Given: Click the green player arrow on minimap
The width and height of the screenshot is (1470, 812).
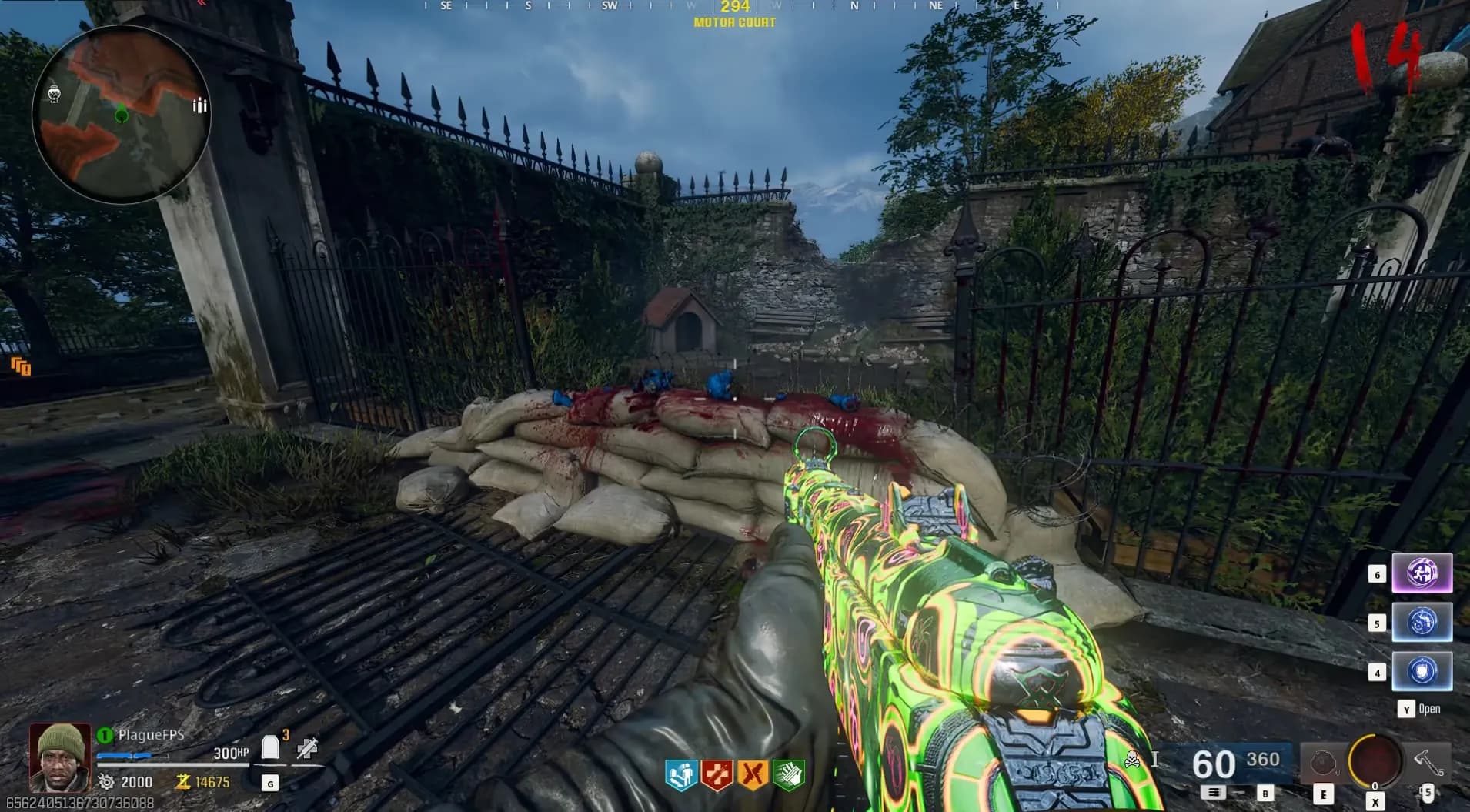Looking at the screenshot, I should (x=122, y=115).
